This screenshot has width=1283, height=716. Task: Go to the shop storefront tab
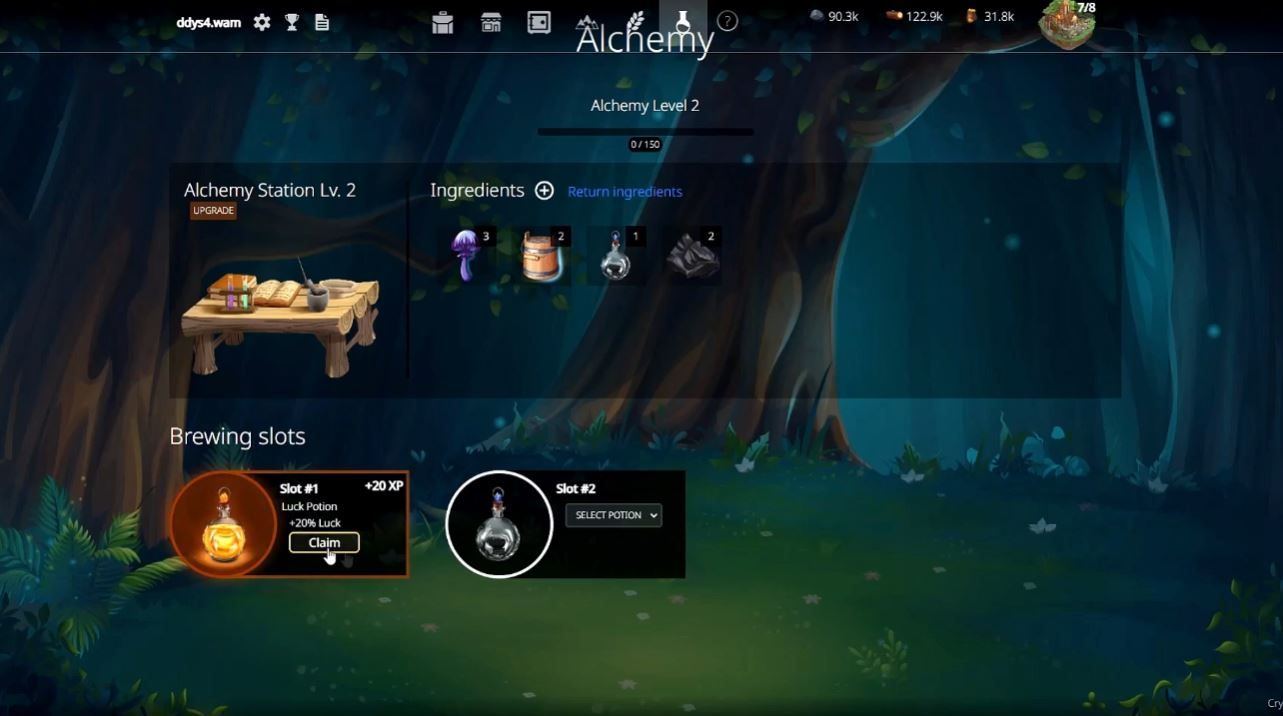(x=491, y=22)
